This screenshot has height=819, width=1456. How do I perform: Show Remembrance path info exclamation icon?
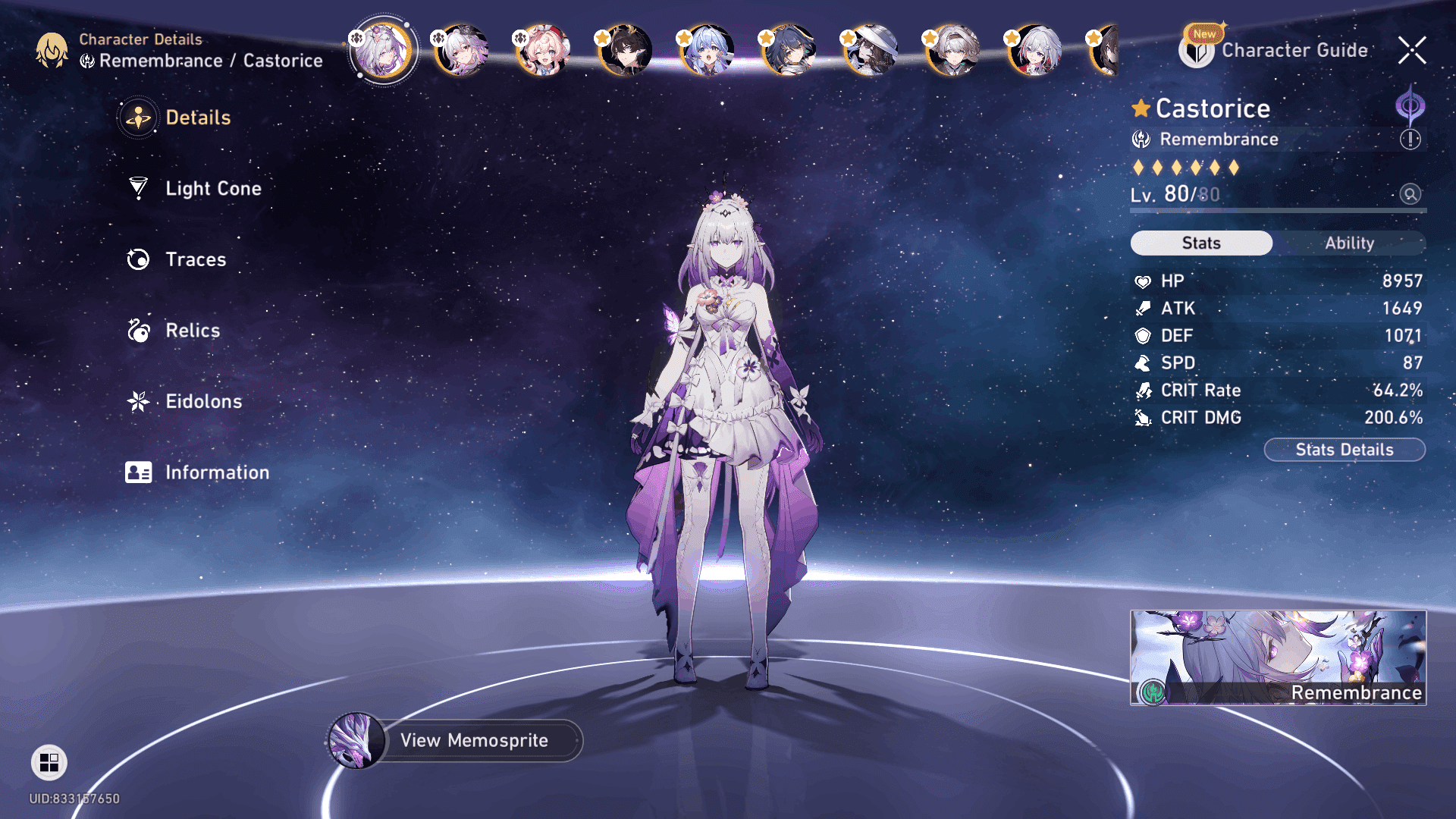1410,140
